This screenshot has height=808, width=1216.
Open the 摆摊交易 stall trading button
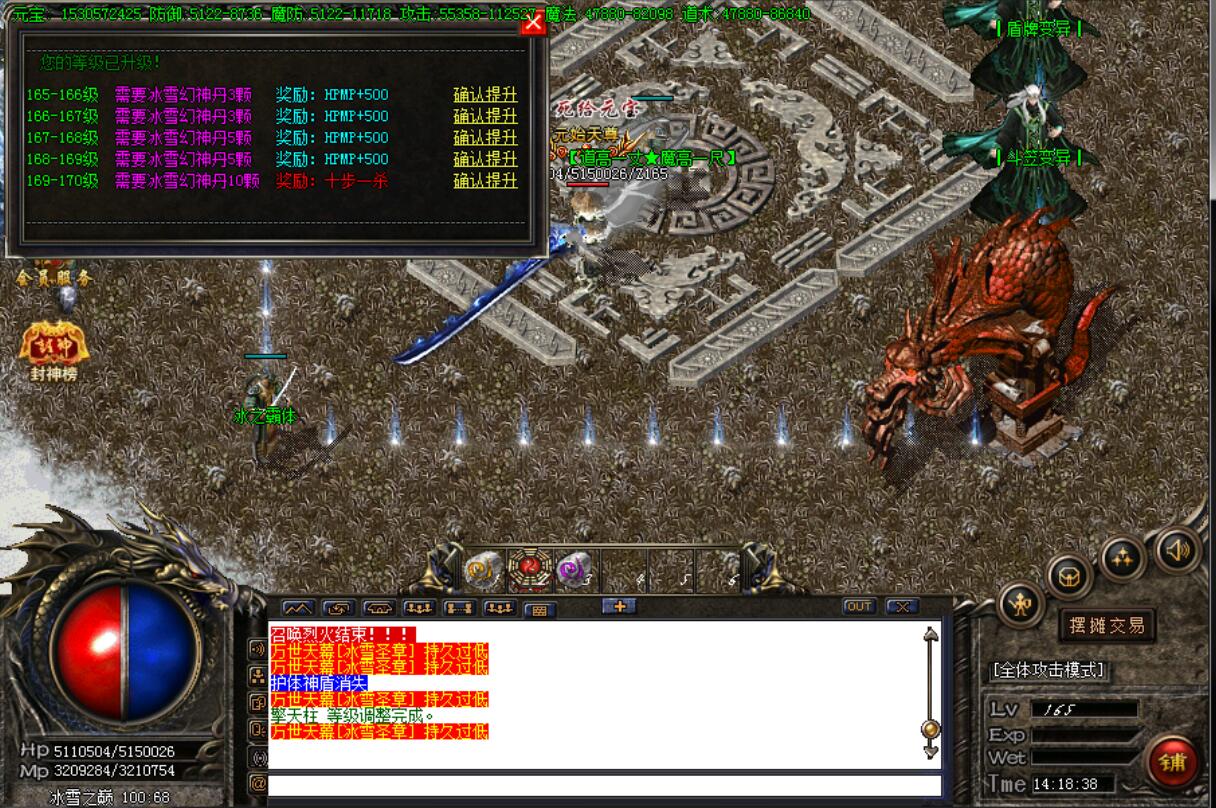(x=1107, y=626)
